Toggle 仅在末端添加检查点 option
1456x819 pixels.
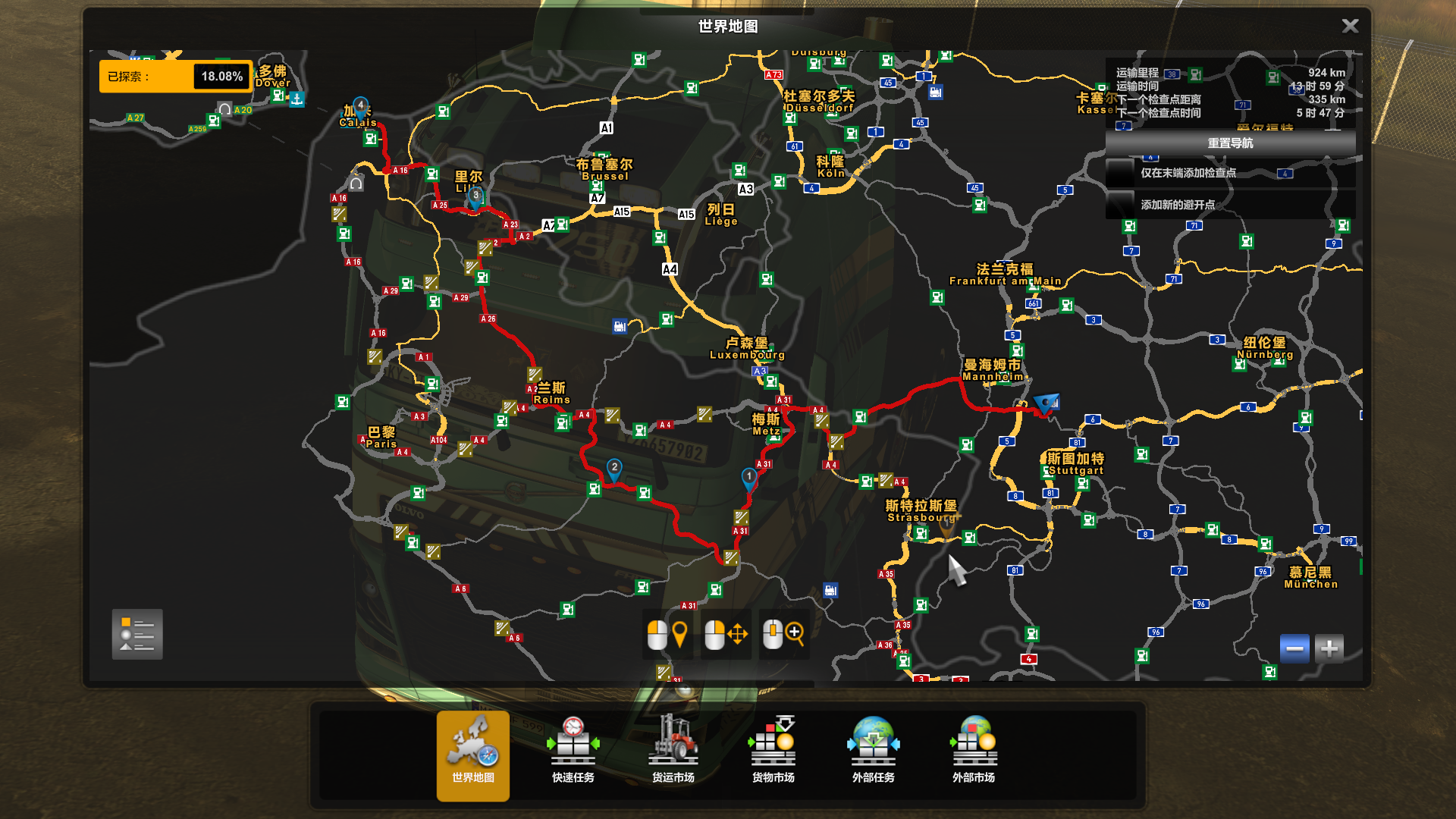(1120, 173)
